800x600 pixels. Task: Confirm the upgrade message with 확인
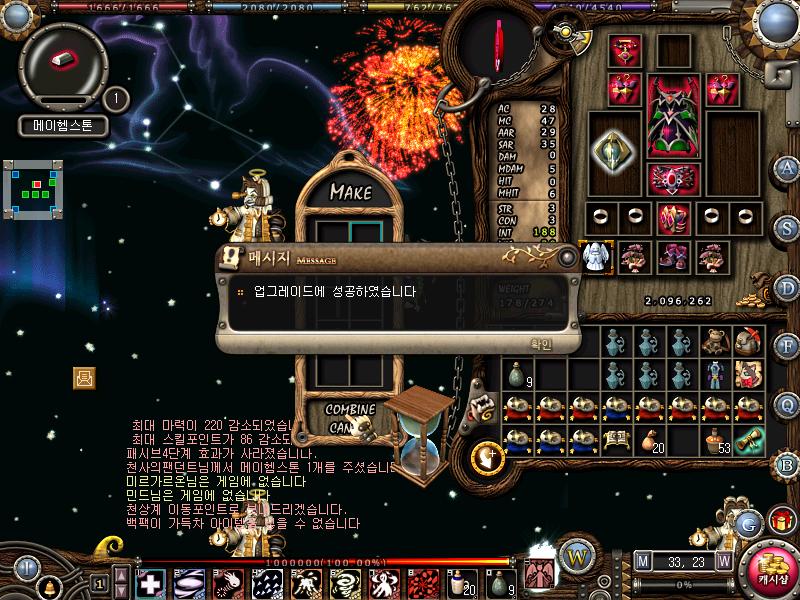[541, 343]
